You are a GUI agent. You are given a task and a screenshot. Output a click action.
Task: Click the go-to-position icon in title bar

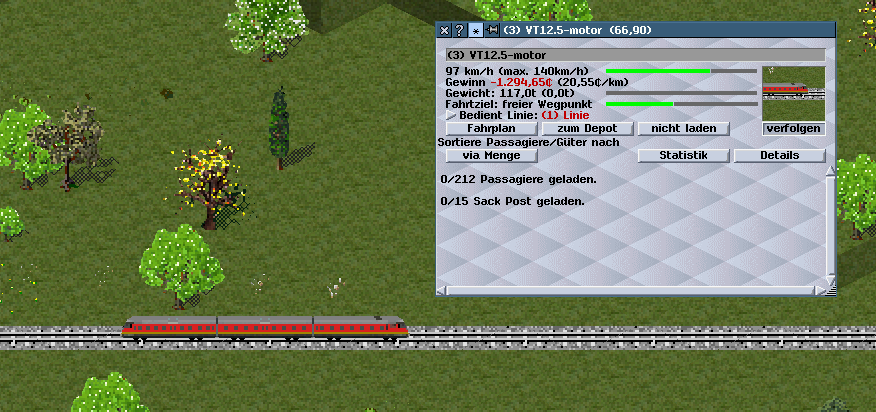click(x=491, y=31)
